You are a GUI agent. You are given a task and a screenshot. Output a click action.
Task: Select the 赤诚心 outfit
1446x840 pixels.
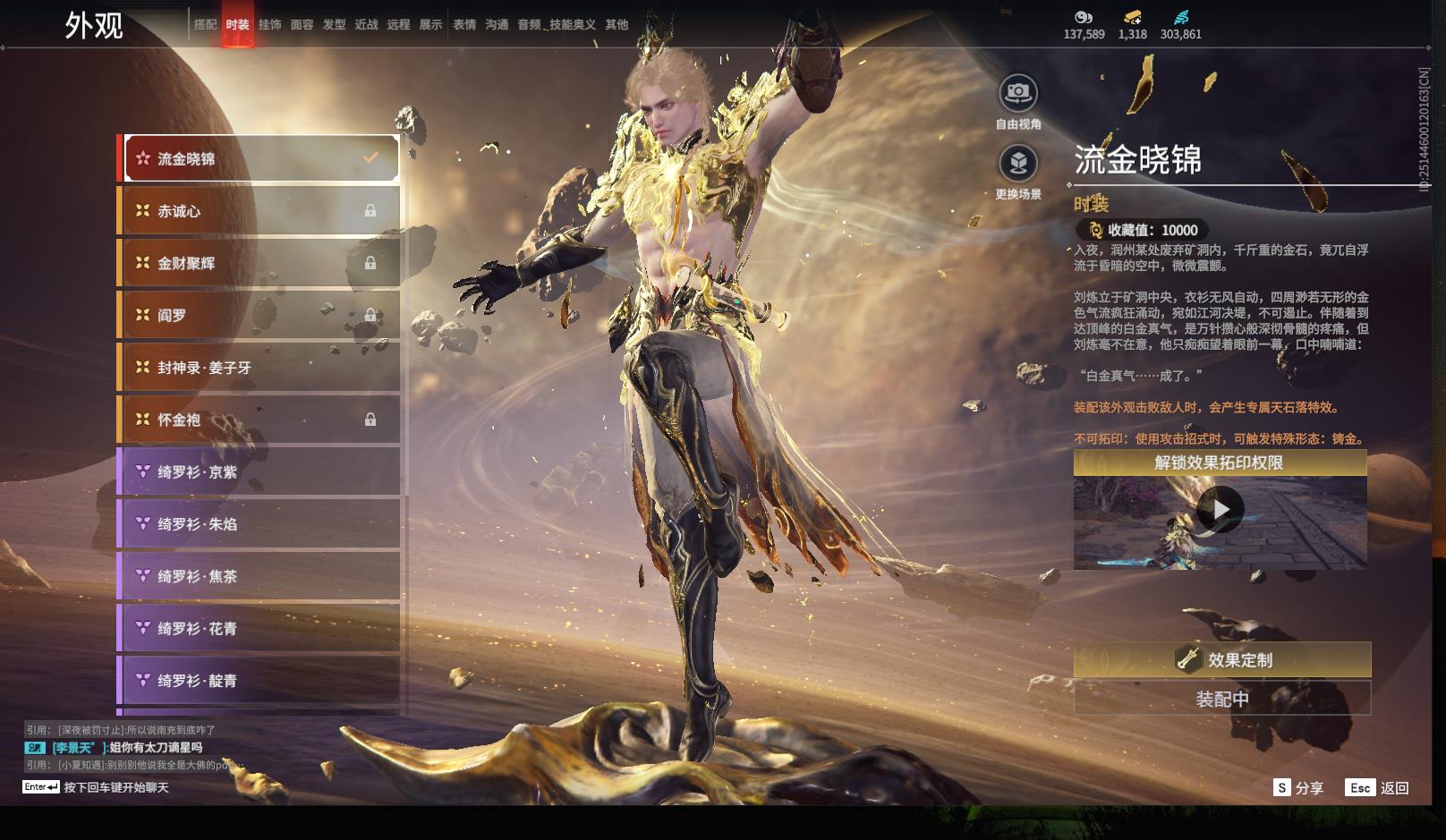pyautogui.click(x=259, y=211)
